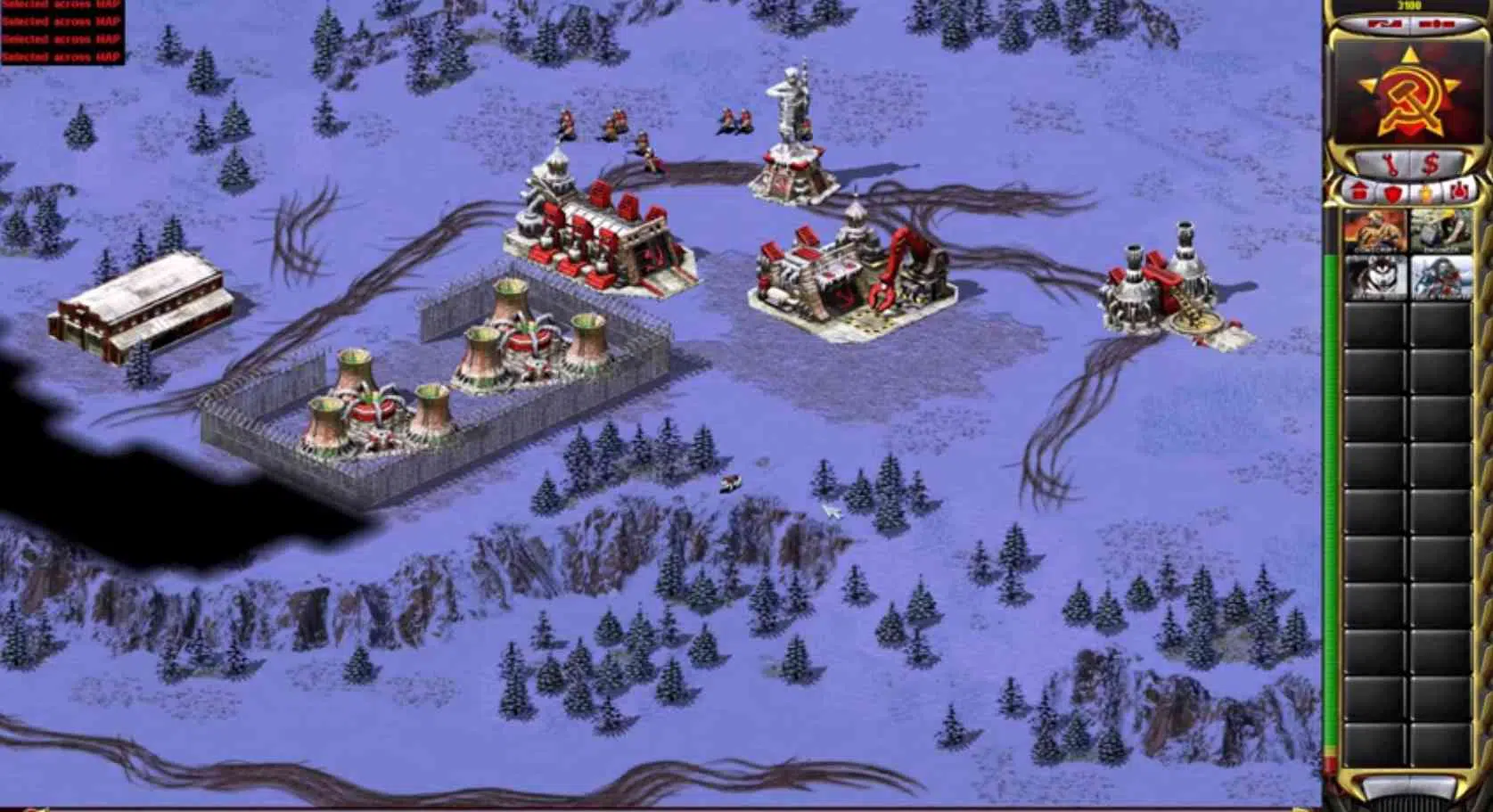Toggle the dollar-sign sell mode
The width and height of the screenshot is (1493, 812).
(x=1431, y=163)
